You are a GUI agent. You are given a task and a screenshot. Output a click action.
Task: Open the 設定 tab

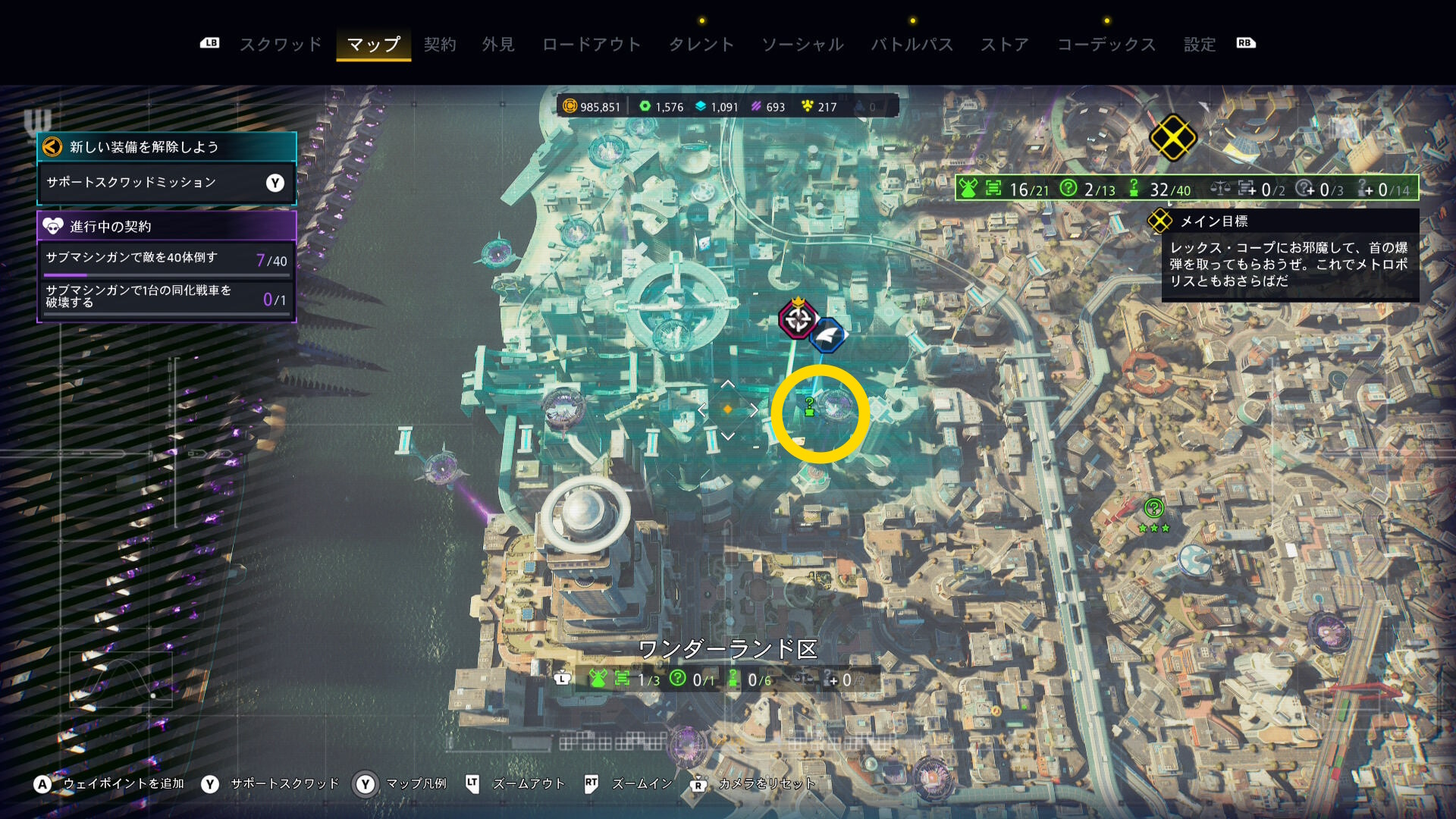click(x=1200, y=44)
